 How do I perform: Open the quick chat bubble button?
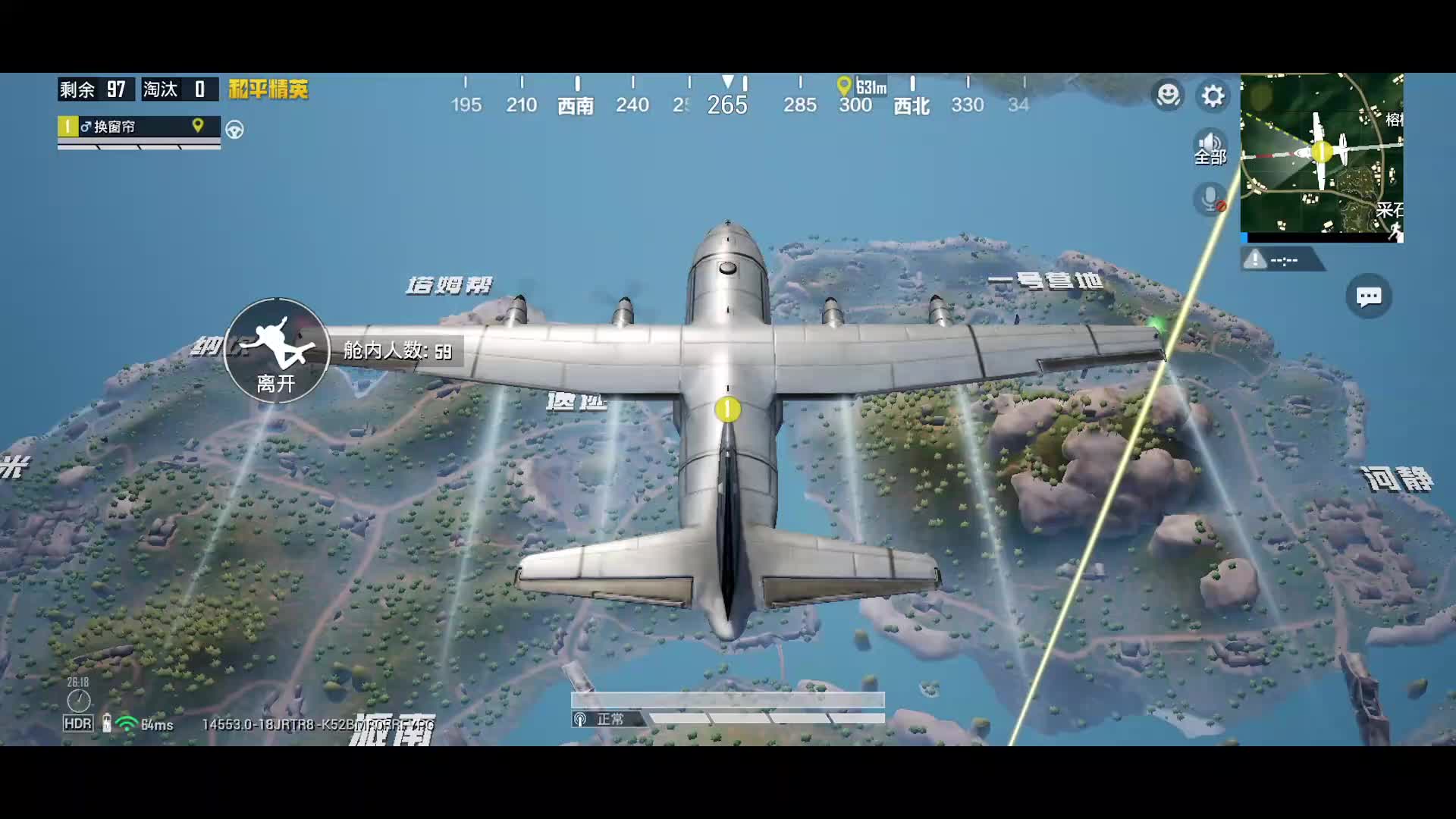point(1369,297)
